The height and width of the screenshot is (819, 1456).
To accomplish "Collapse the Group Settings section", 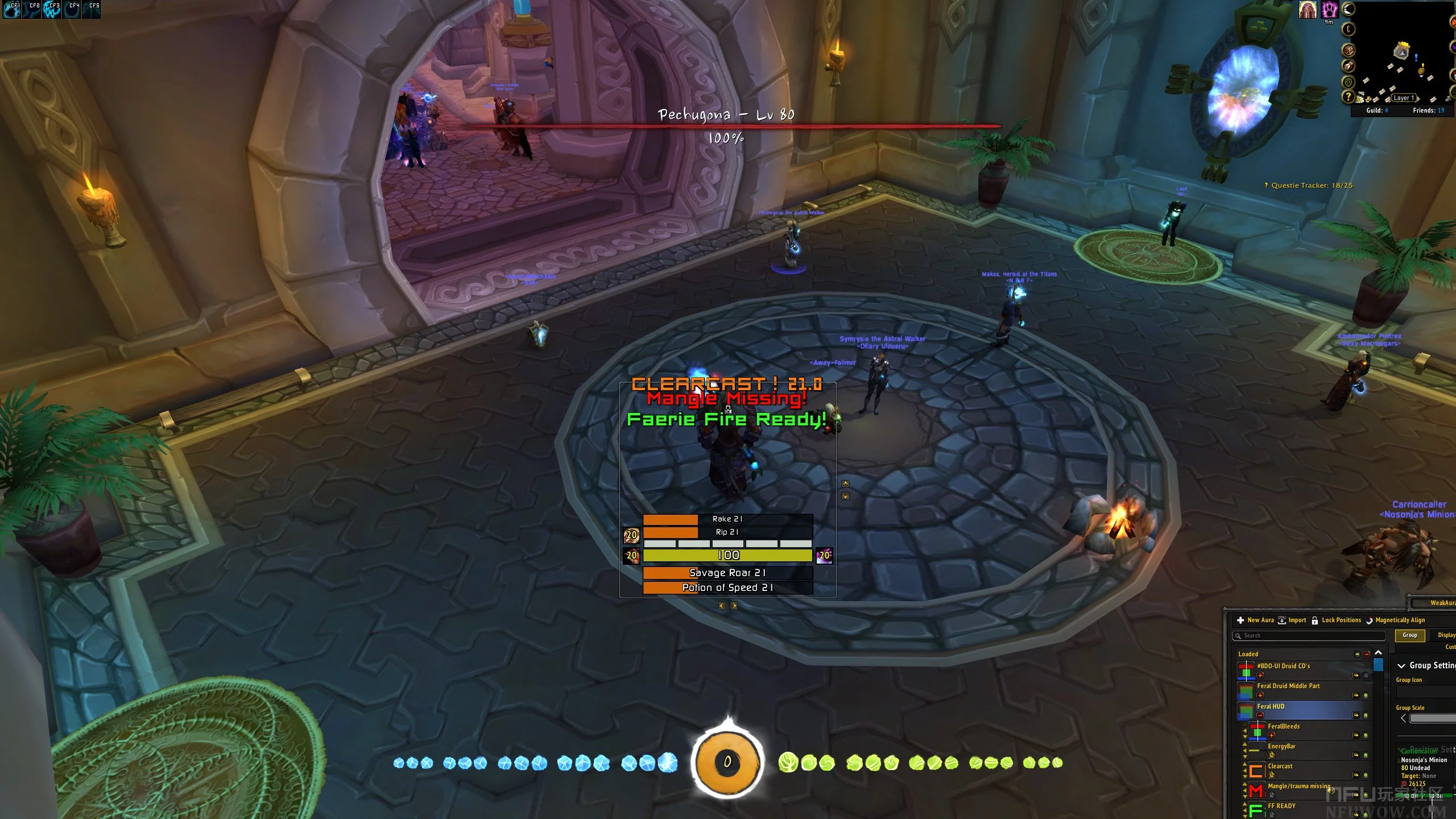I will (1401, 665).
